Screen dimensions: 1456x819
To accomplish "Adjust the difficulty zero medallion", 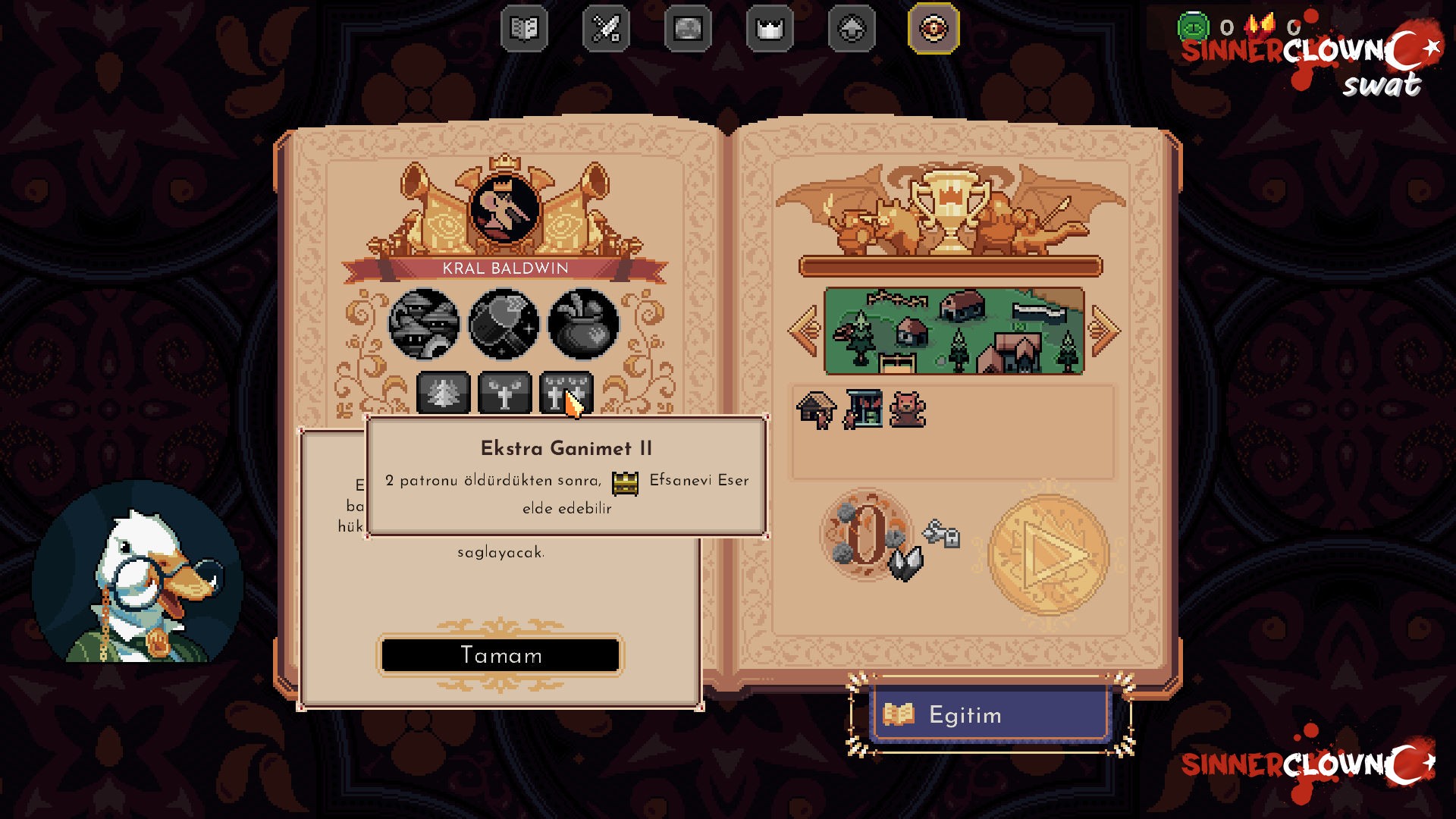I will (x=867, y=535).
